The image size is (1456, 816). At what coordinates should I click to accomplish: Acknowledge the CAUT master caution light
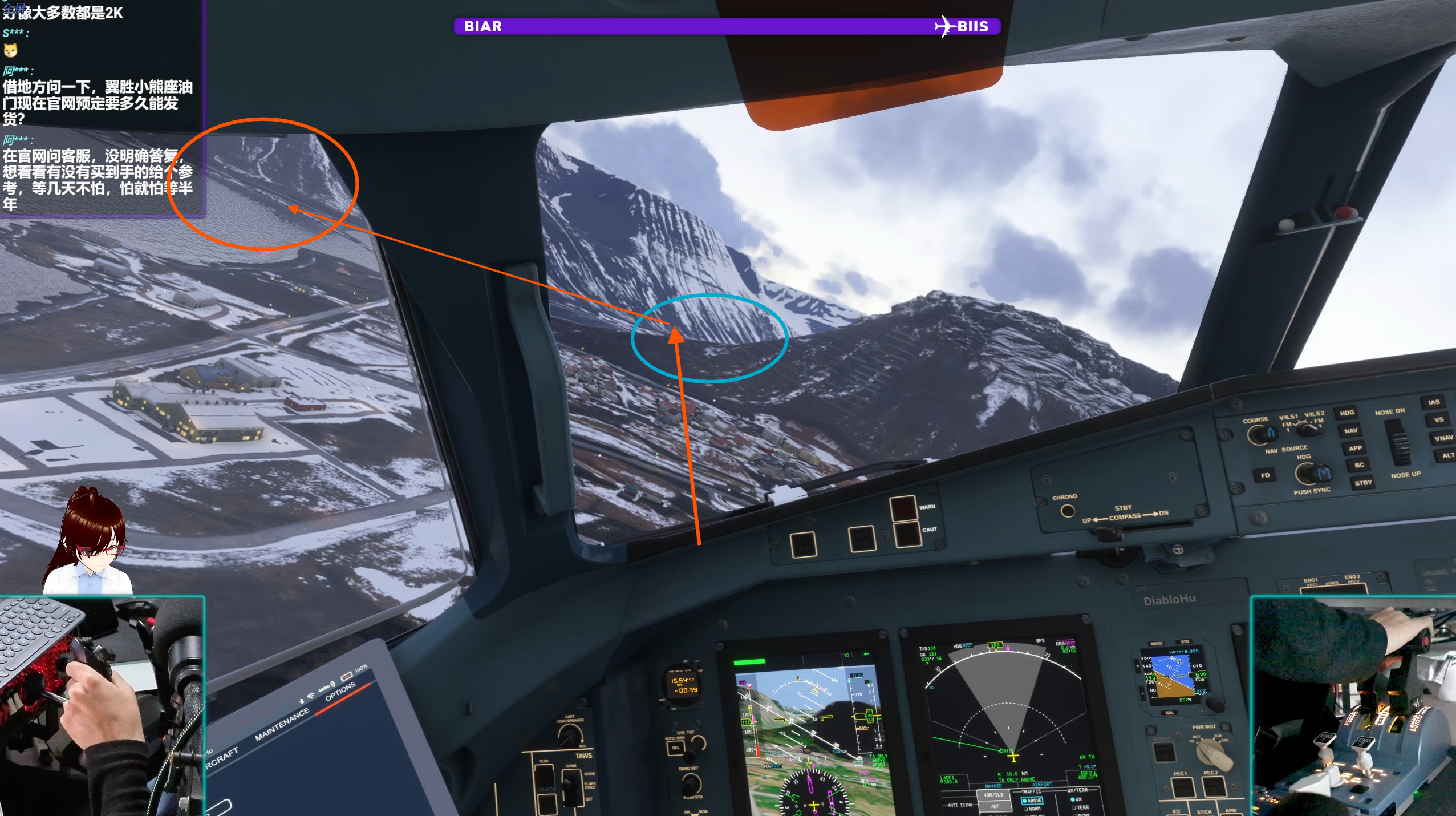[x=907, y=534]
